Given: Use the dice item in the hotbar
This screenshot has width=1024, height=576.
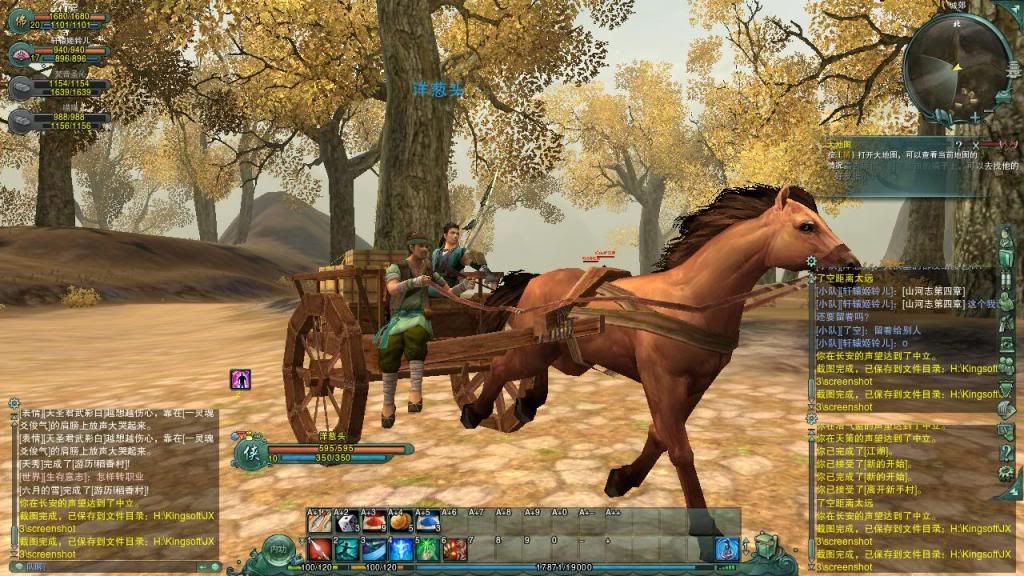Looking at the screenshot, I should click(x=347, y=522).
